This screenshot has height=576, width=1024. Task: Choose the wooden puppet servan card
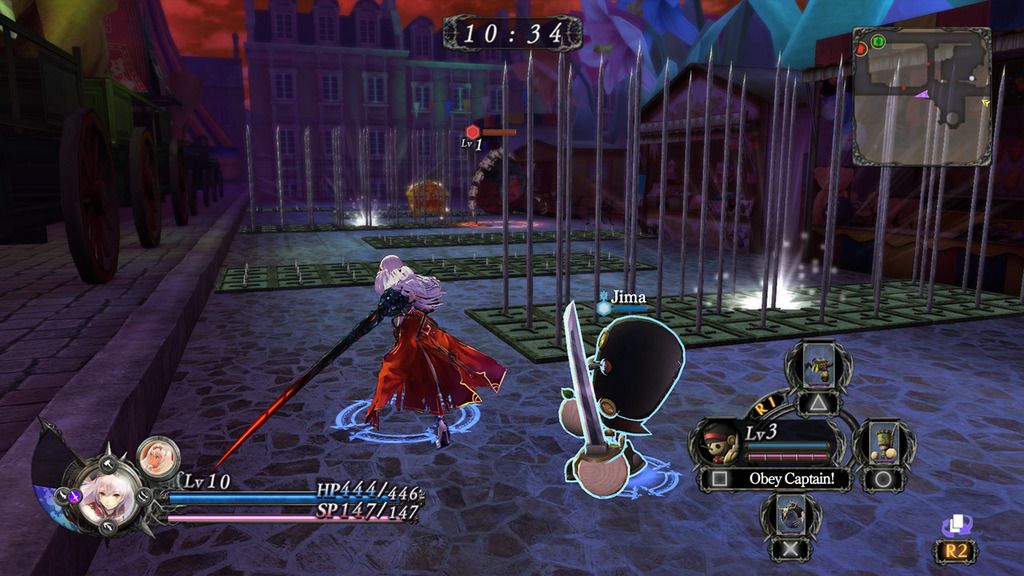coord(884,445)
